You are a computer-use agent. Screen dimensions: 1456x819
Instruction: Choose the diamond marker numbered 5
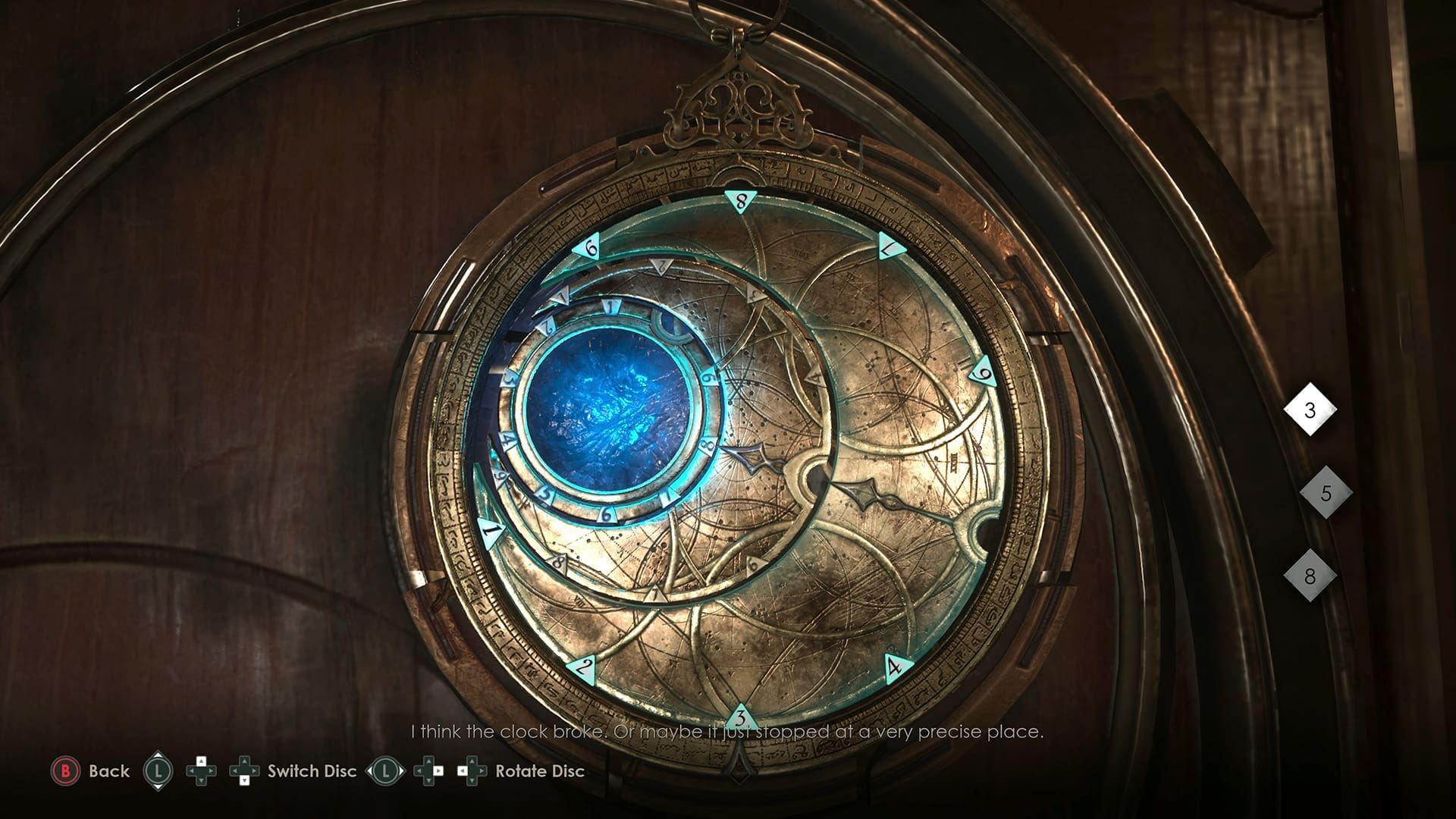[1326, 493]
